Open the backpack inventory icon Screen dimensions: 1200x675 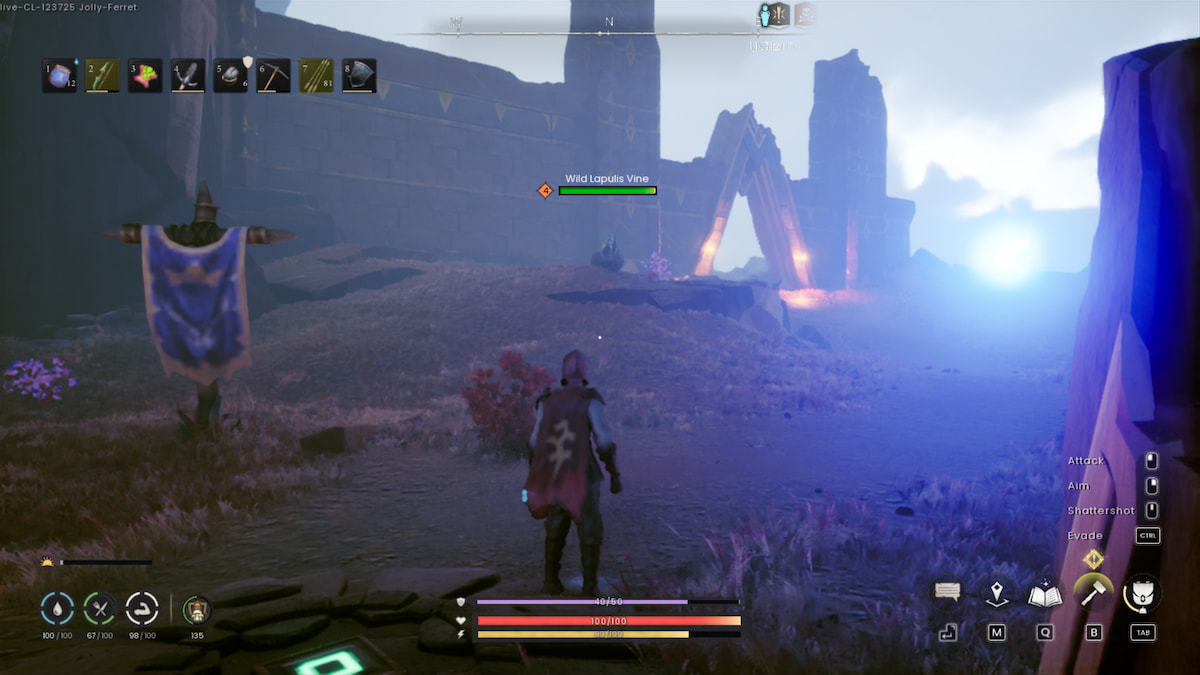[x=1142, y=593]
